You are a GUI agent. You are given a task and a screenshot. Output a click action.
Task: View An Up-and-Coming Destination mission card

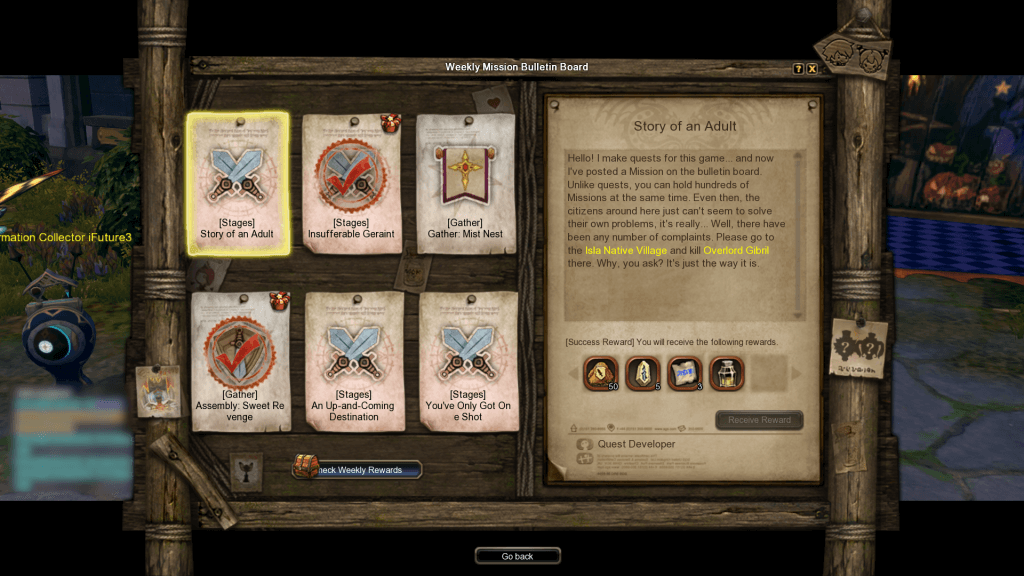[x=353, y=361]
